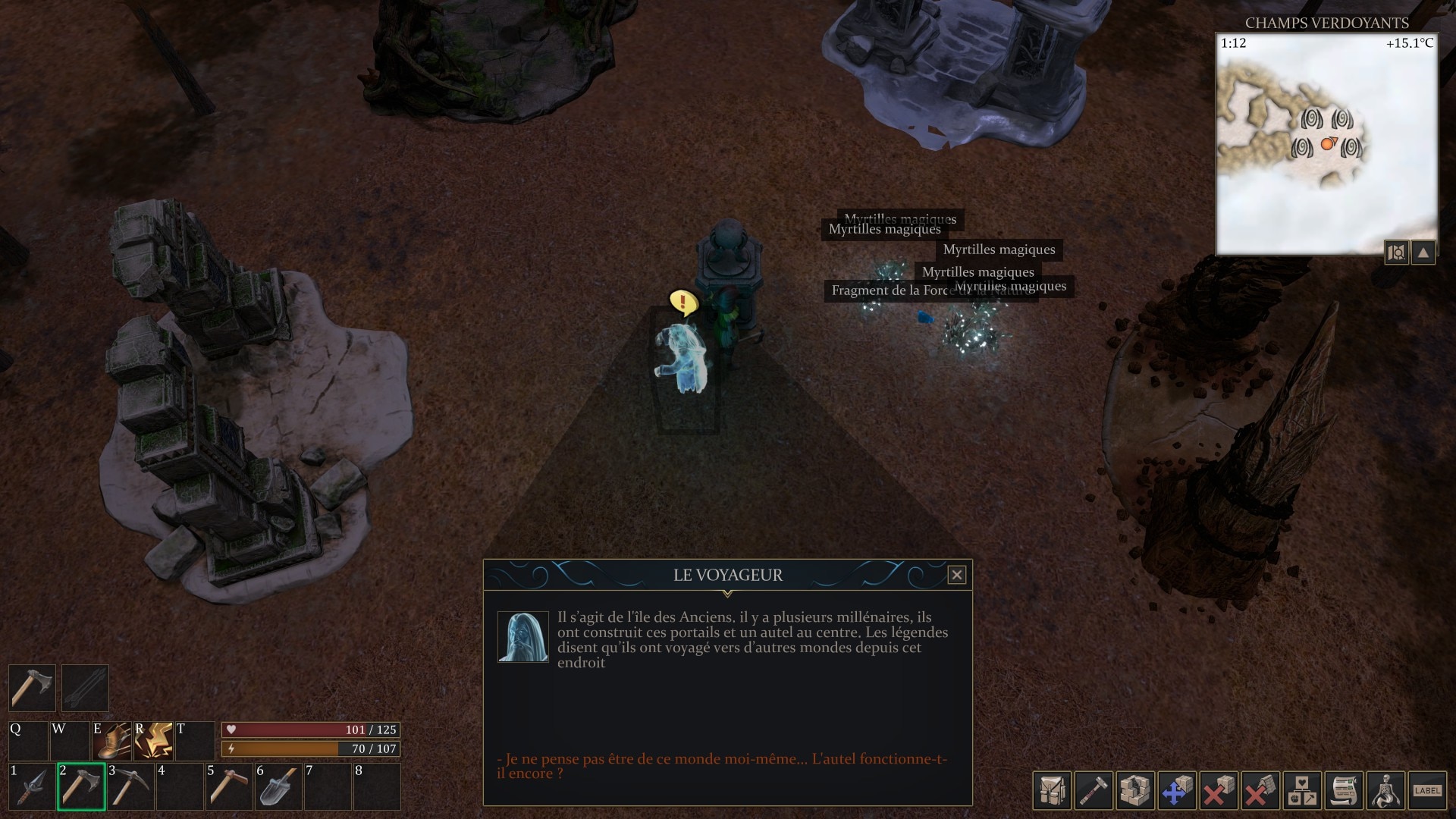Screen dimensions: 1456x819
Task: Select the shovel in hotbar slot 6
Action: point(278,787)
